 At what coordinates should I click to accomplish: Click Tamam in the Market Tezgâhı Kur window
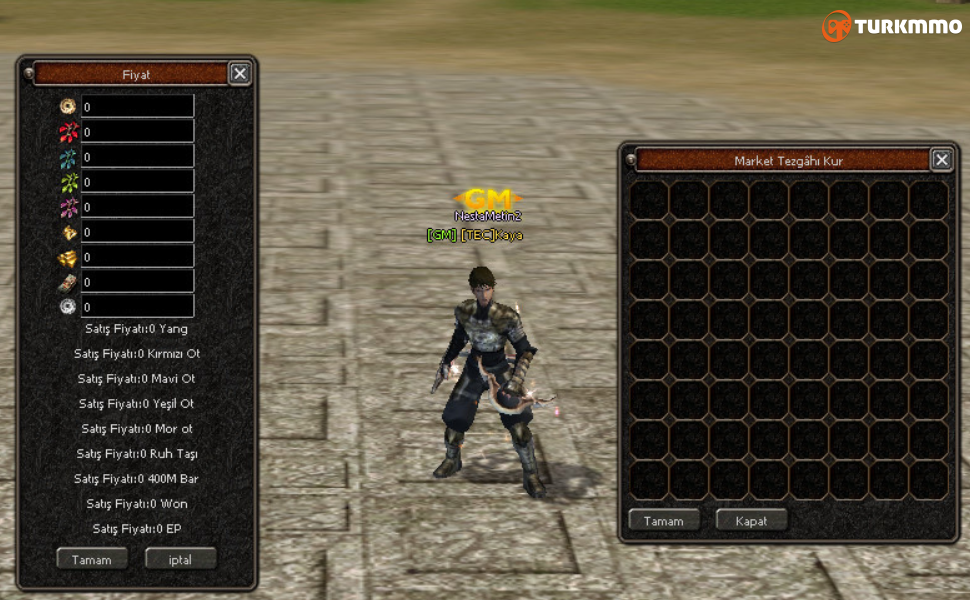click(x=663, y=521)
